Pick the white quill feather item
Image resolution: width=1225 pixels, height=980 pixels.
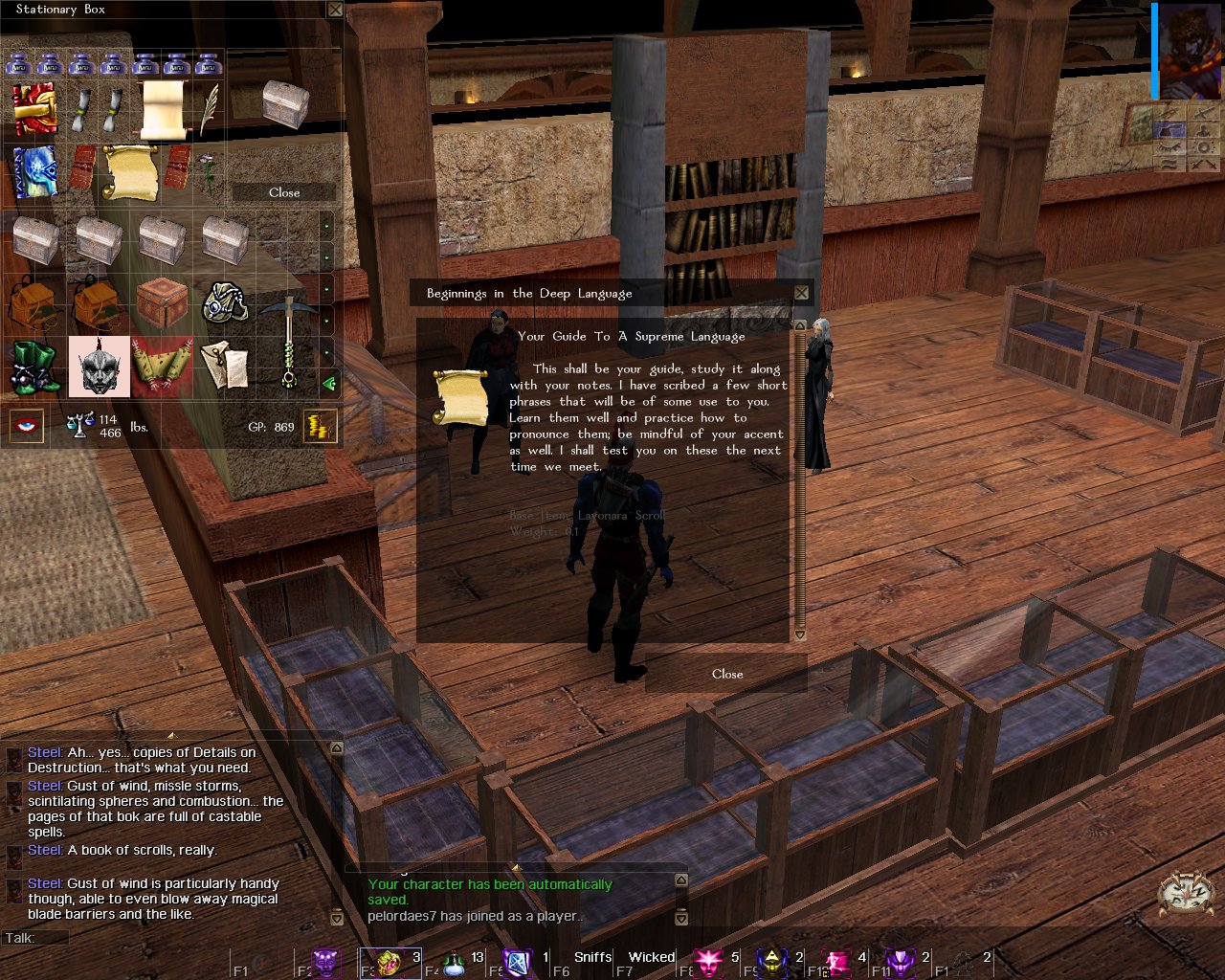(209, 108)
